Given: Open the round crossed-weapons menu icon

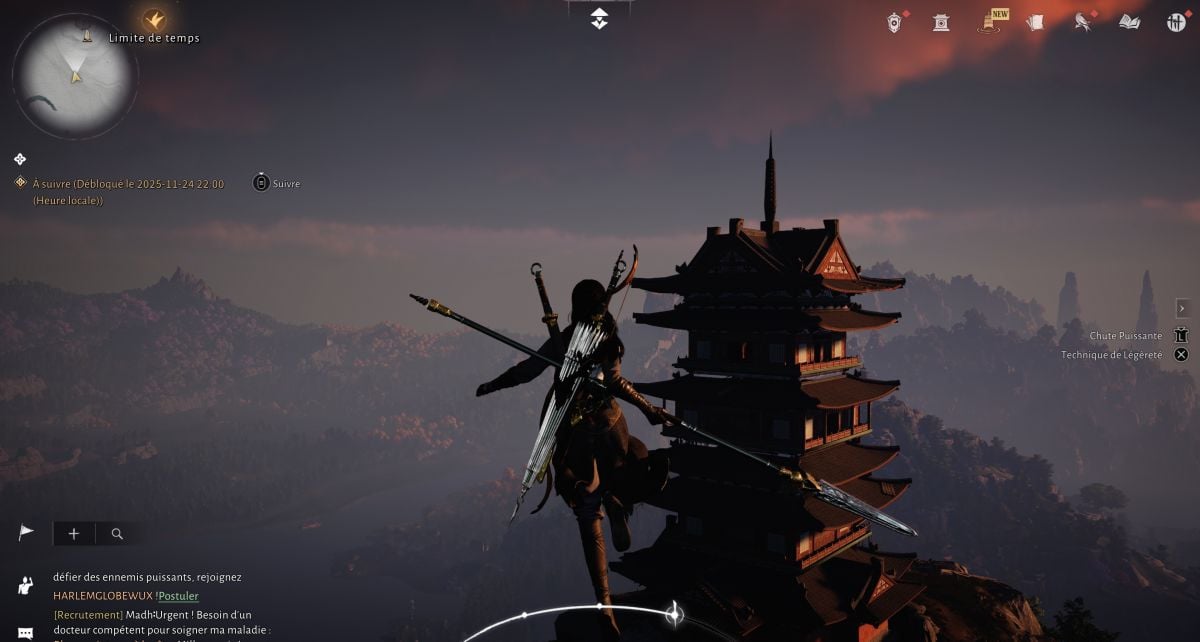Looking at the screenshot, I should [1176, 22].
